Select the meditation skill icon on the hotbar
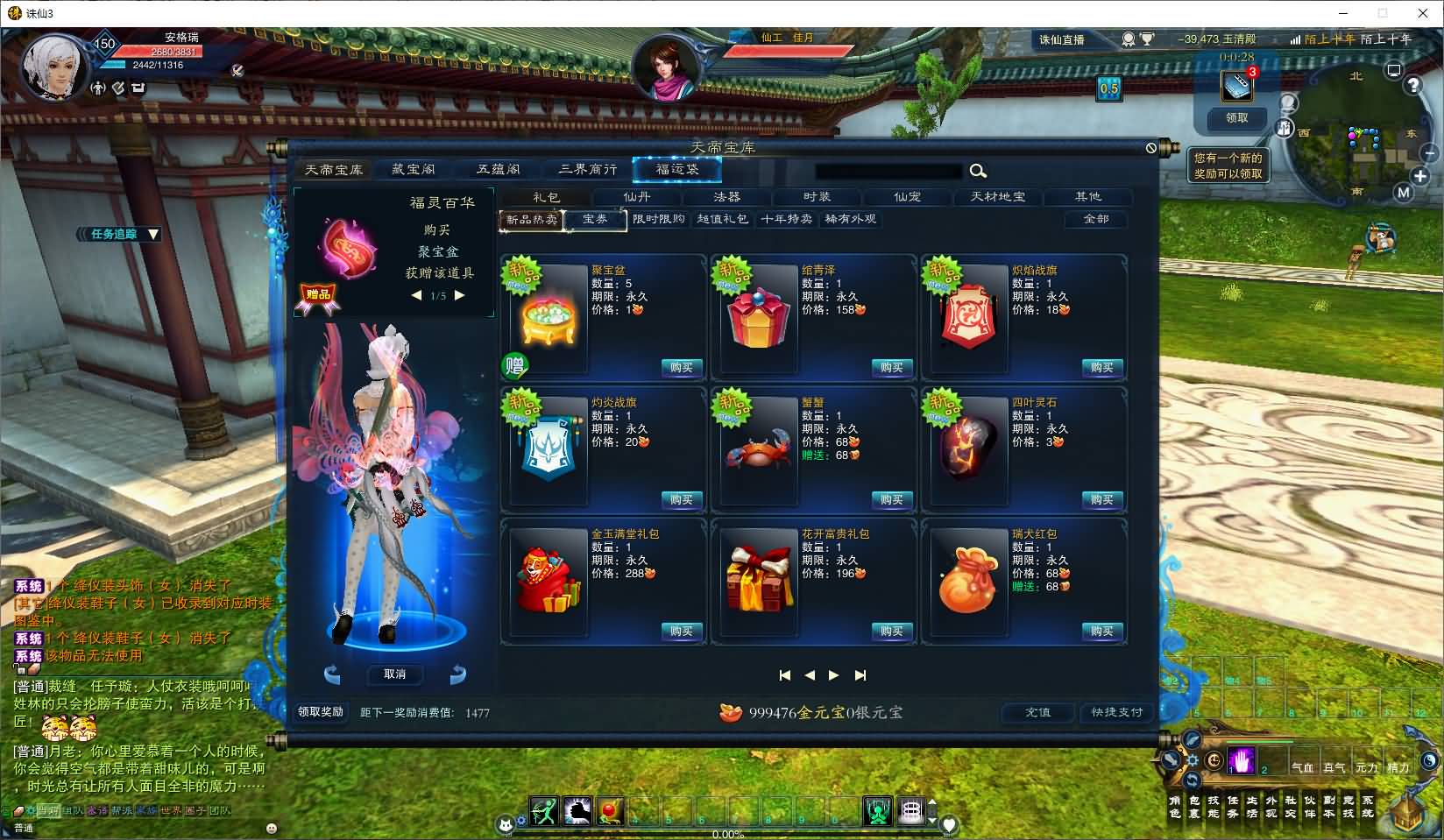This screenshot has height=840, width=1444. click(878, 813)
